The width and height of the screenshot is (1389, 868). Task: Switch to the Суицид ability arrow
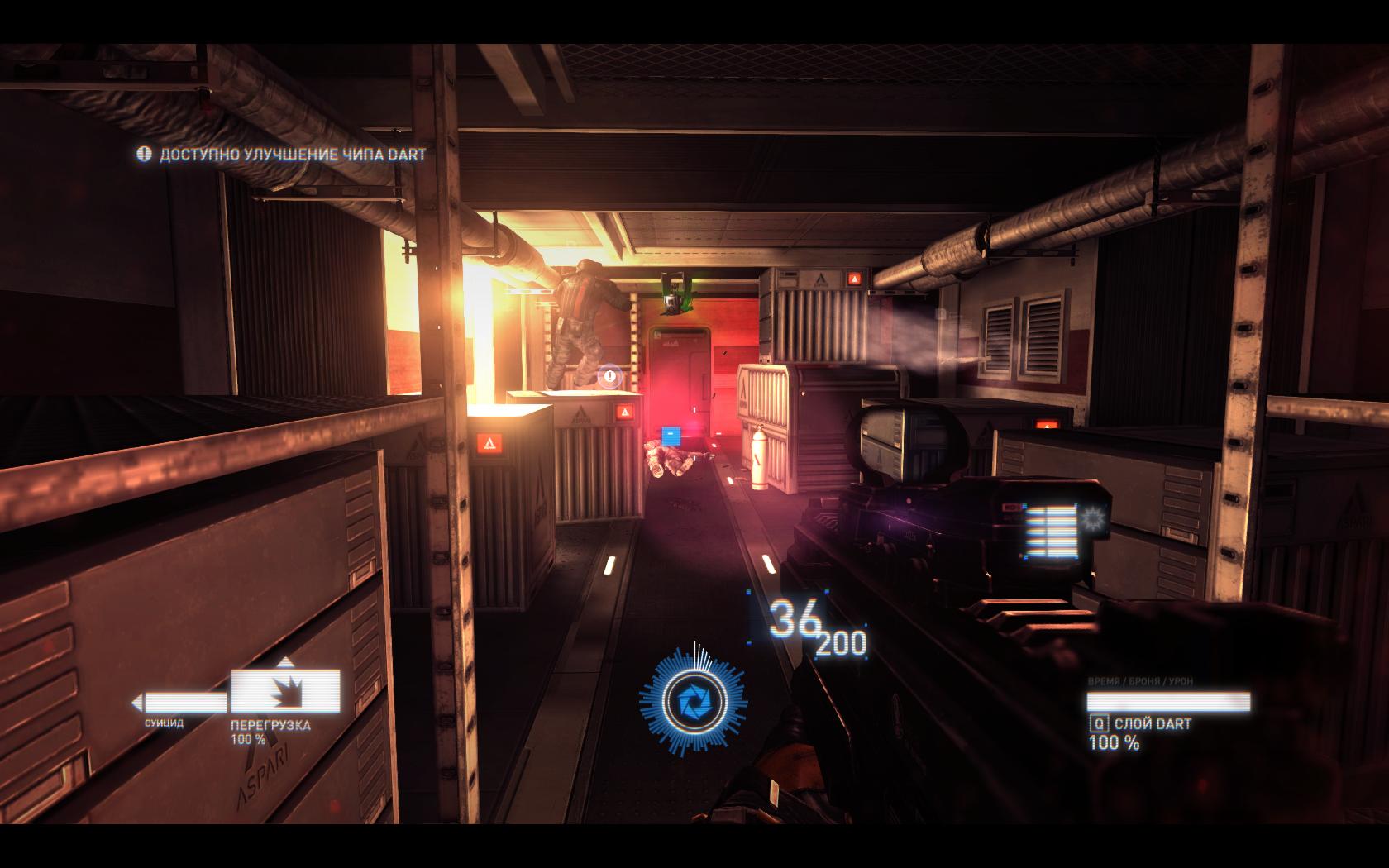pyautogui.click(x=179, y=703)
